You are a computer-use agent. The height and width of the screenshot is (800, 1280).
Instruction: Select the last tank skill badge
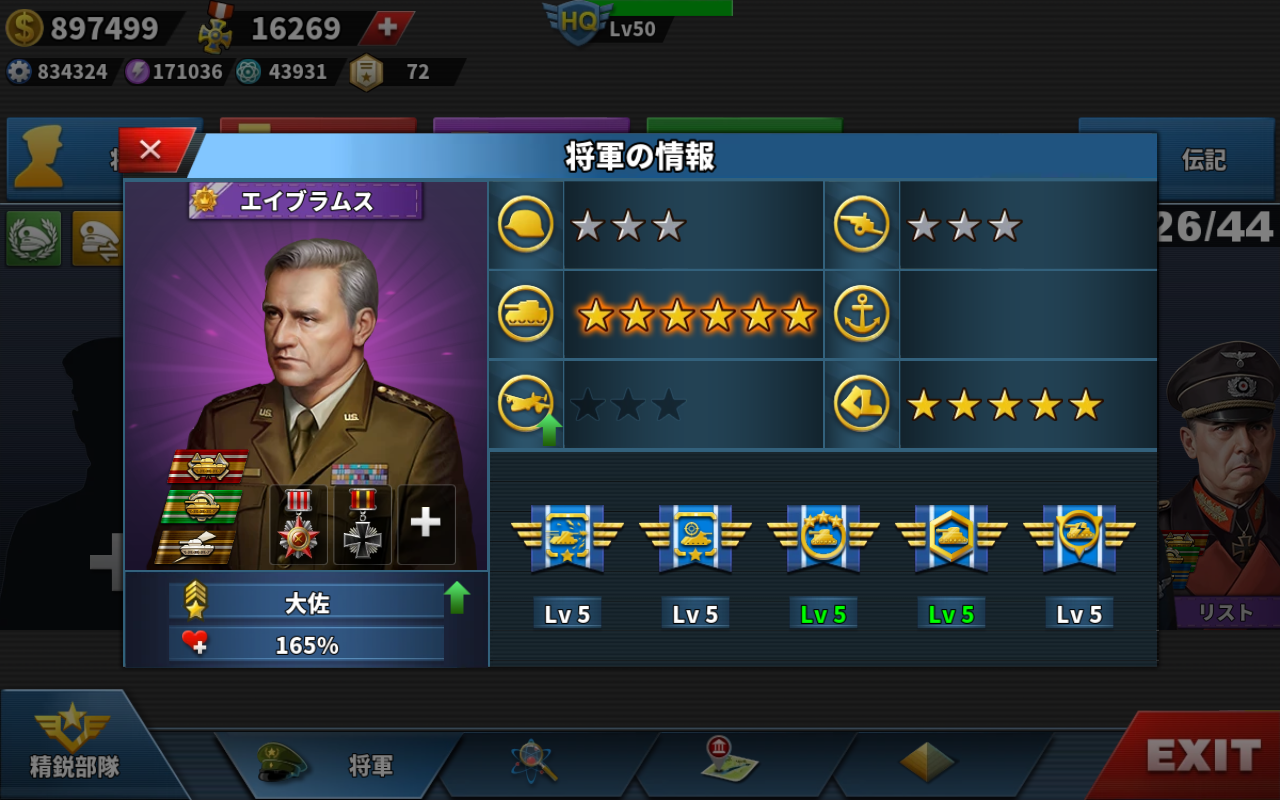pyautogui.click(x=1079, y=540)
